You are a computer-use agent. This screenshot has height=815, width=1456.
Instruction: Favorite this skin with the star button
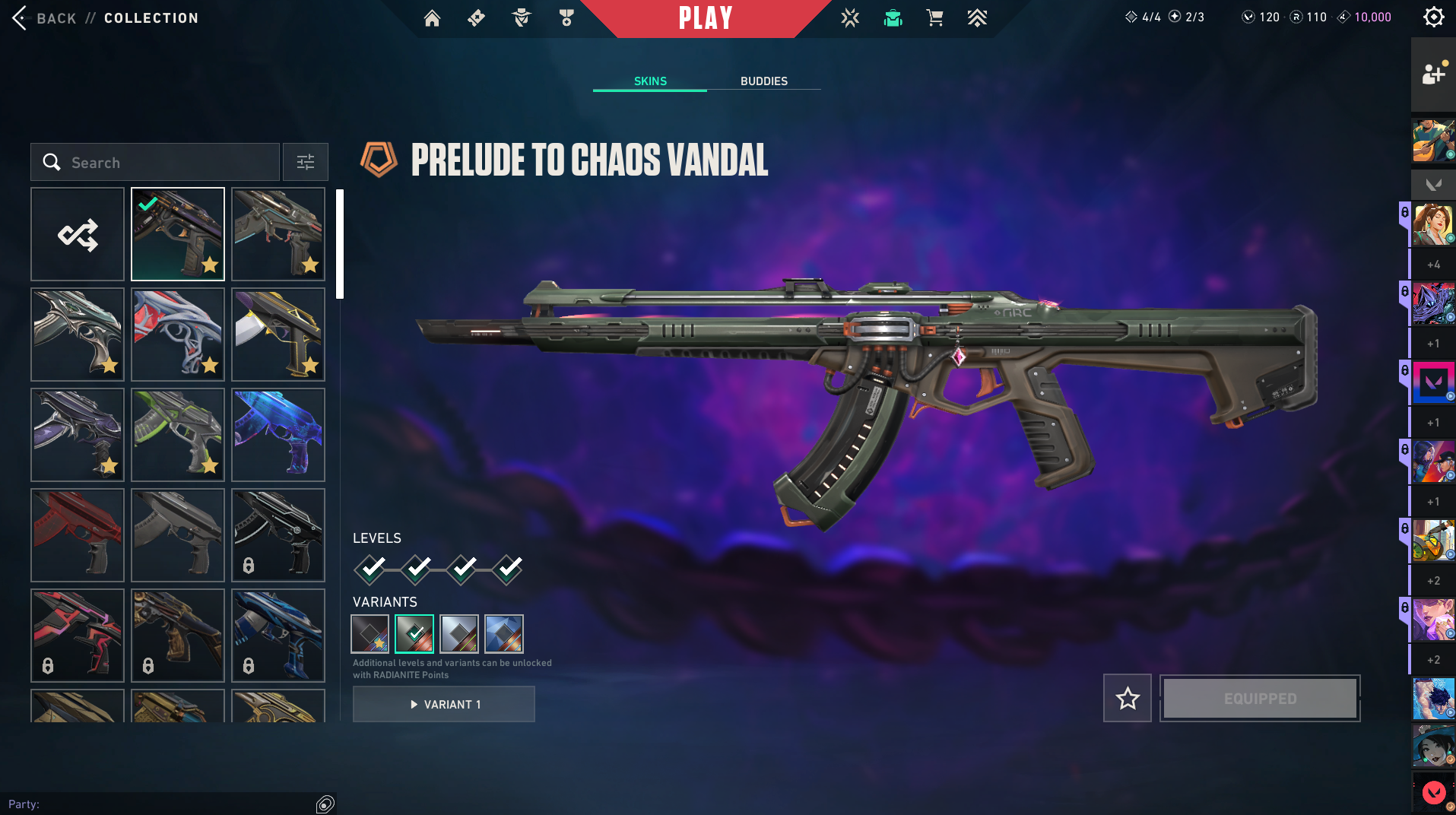point(1128,698)
